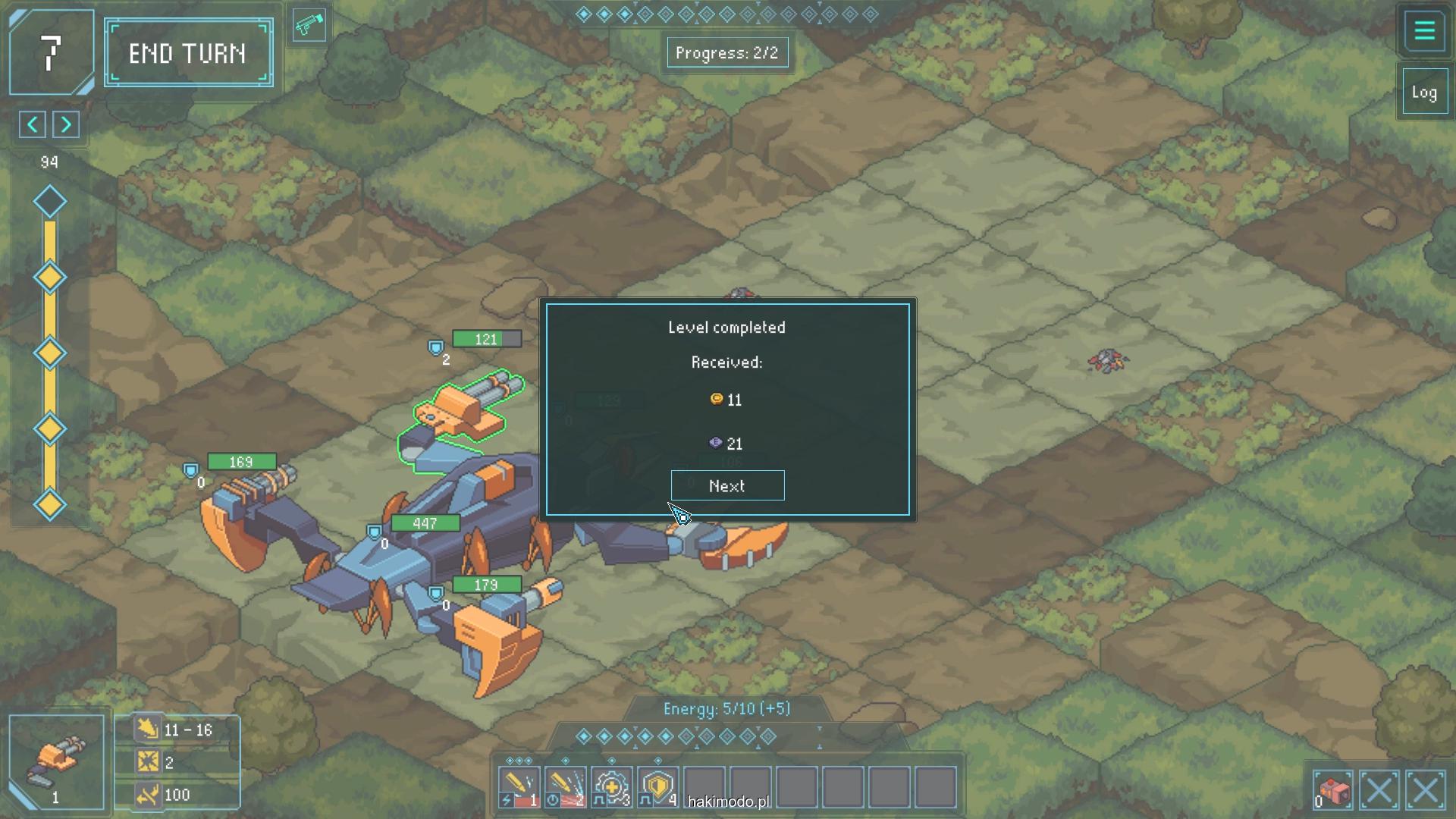Activate ability 2, the bullet burst
This screenshot has width=1456, height=819.
click(x=565, y=787)
